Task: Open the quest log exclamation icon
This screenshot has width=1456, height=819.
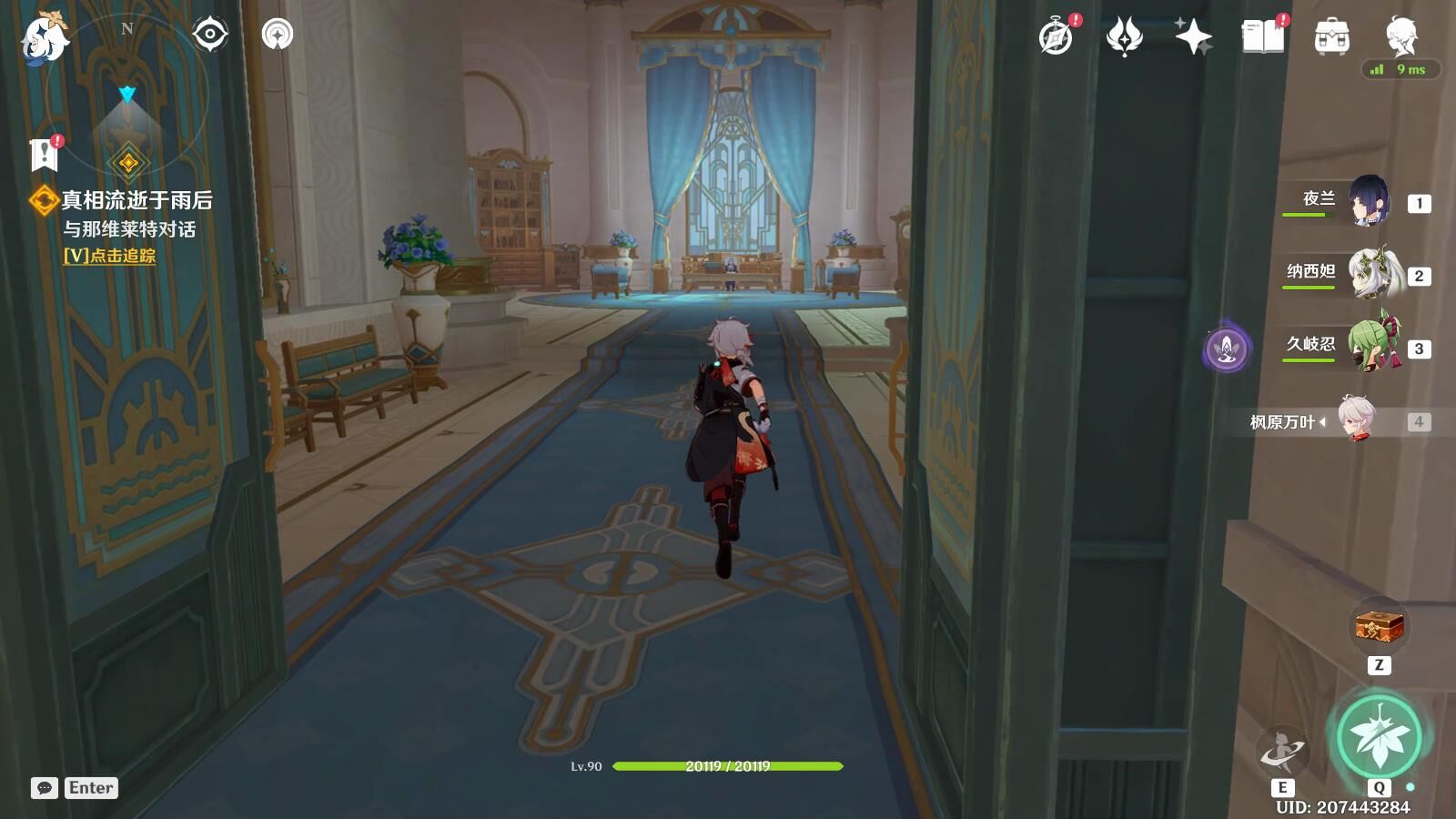Action: 44,155
